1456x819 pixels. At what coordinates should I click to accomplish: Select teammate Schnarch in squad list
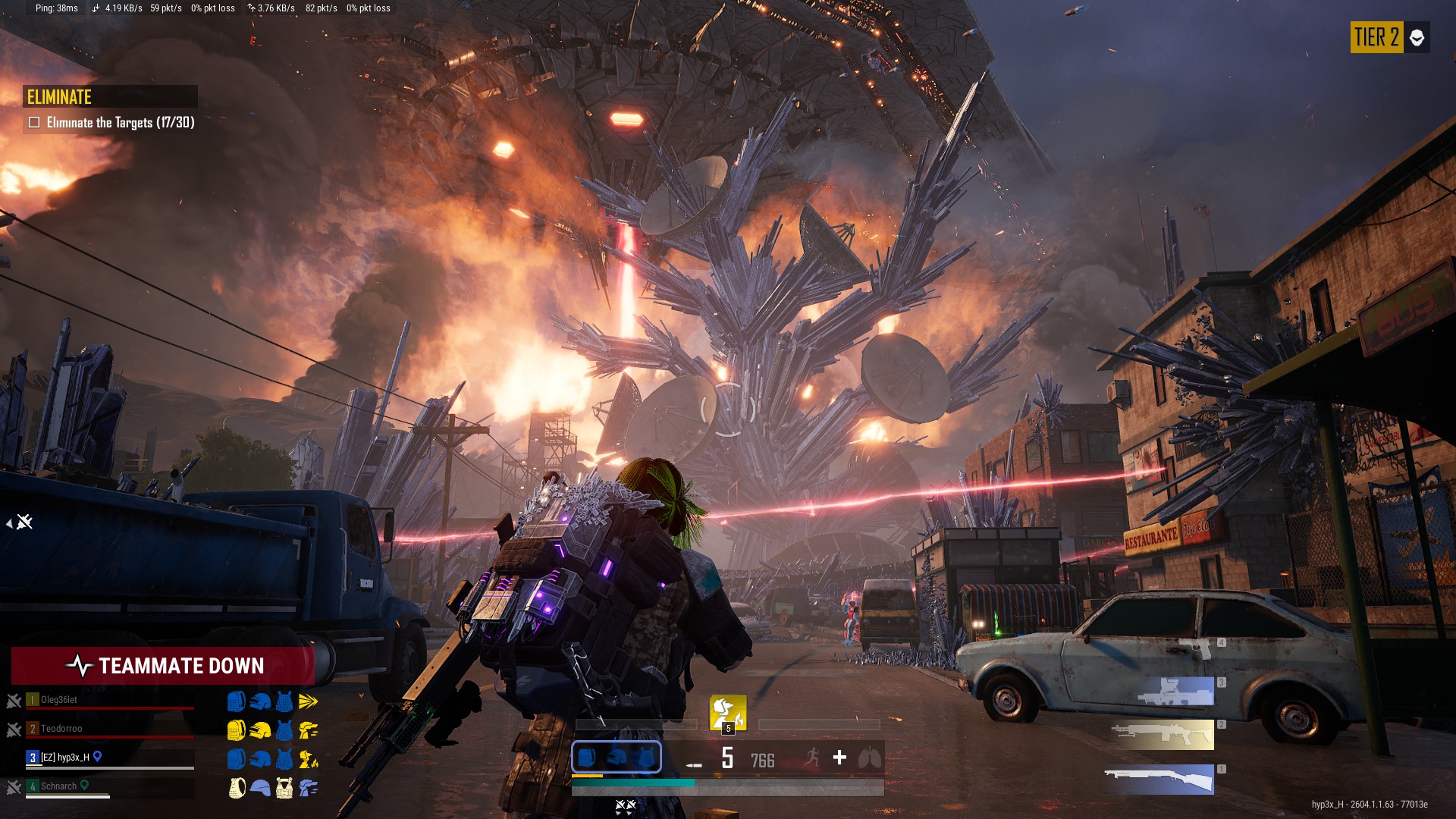(x=58, y=786)
